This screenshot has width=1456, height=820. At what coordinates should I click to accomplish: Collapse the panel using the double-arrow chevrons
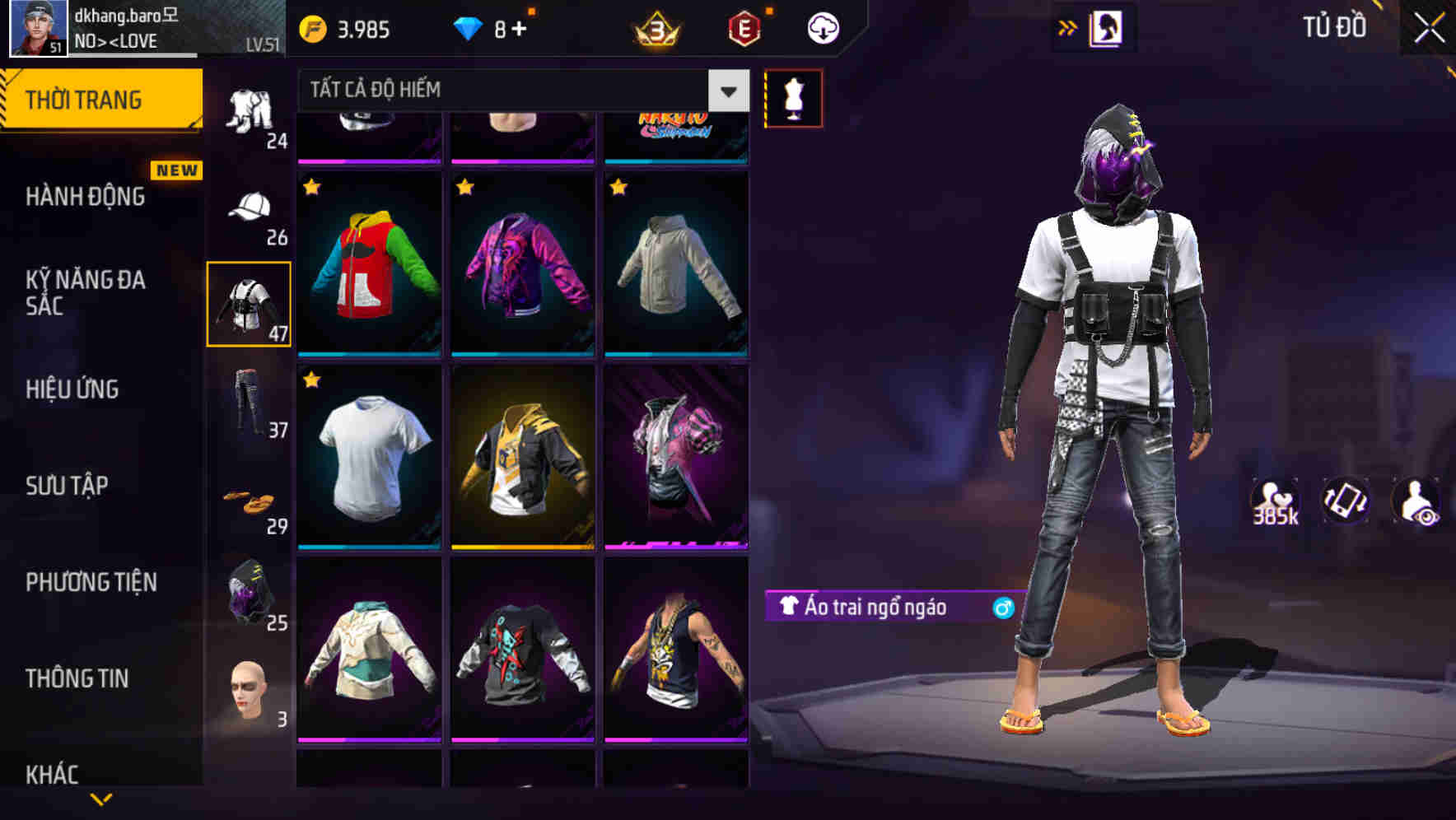point(1066,26)
